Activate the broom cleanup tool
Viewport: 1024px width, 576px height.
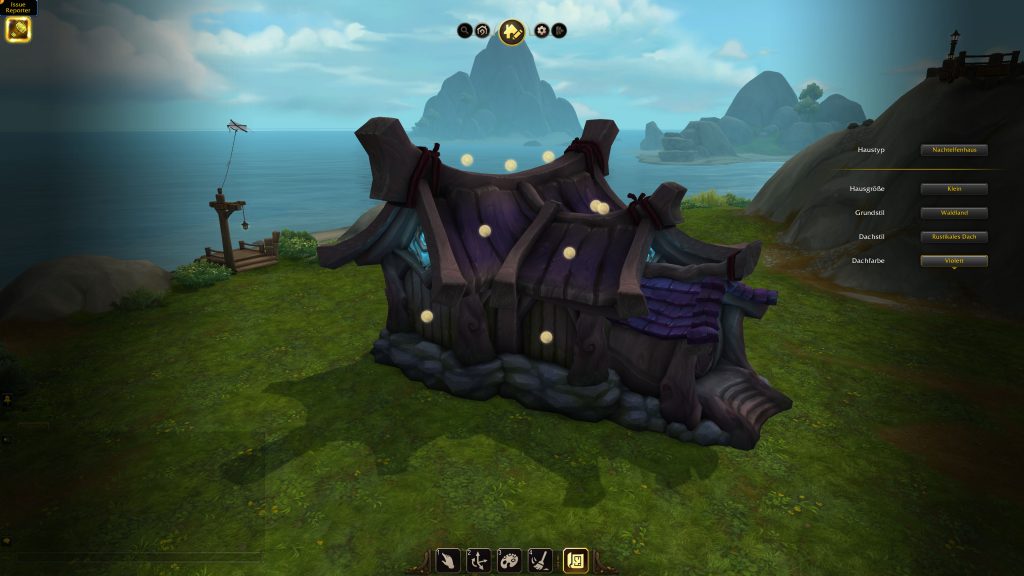539,560
